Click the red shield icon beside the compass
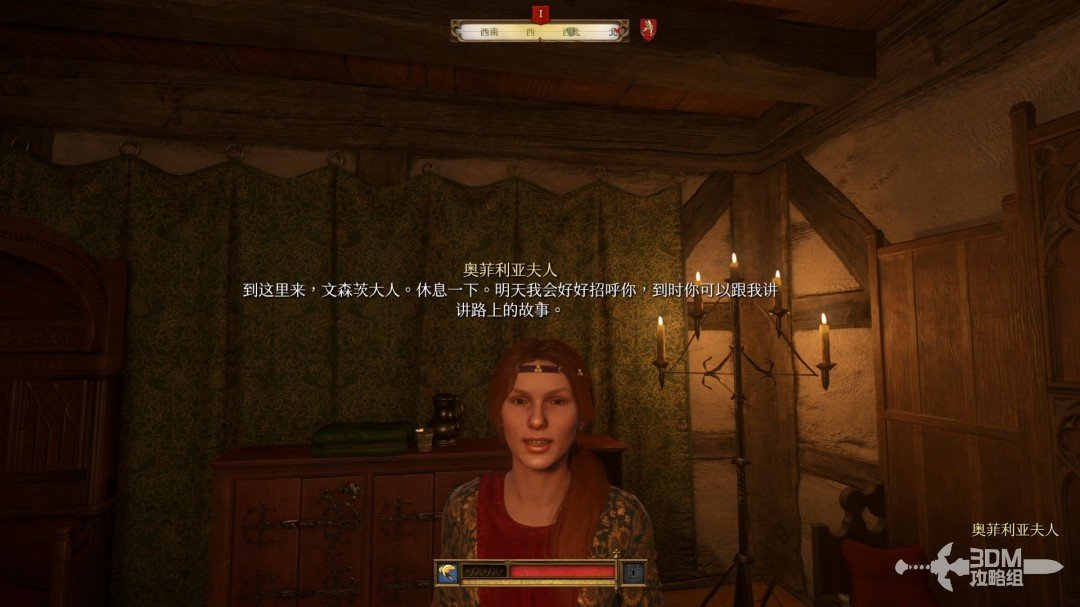Viewport: 1080px width, 607px height. tap(648, 30)
